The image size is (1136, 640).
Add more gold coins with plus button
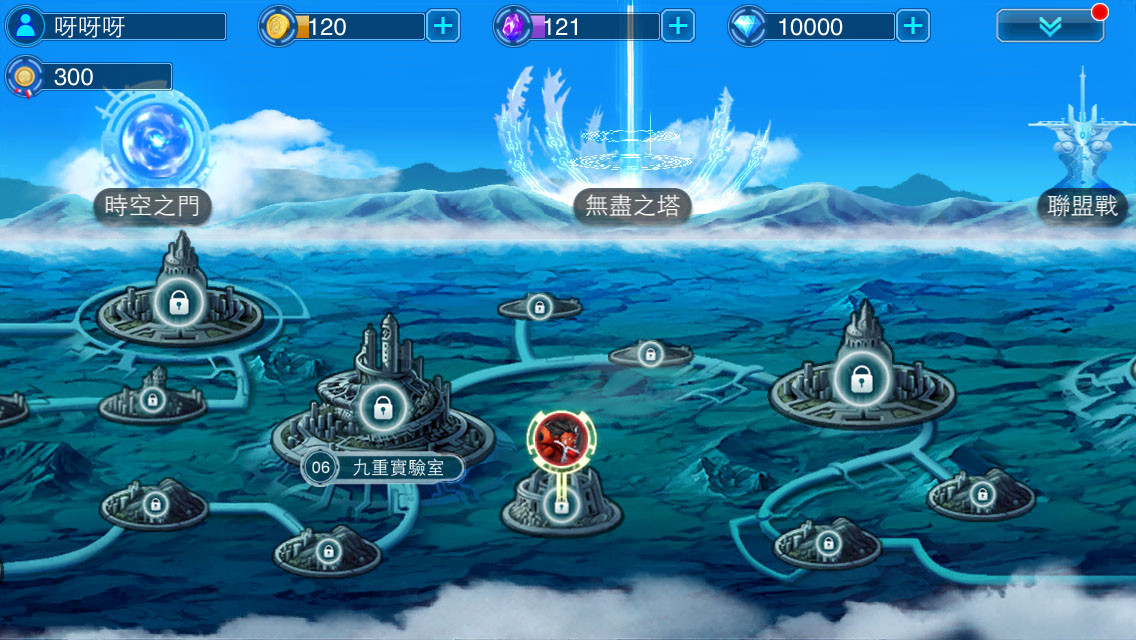[443, 27]
